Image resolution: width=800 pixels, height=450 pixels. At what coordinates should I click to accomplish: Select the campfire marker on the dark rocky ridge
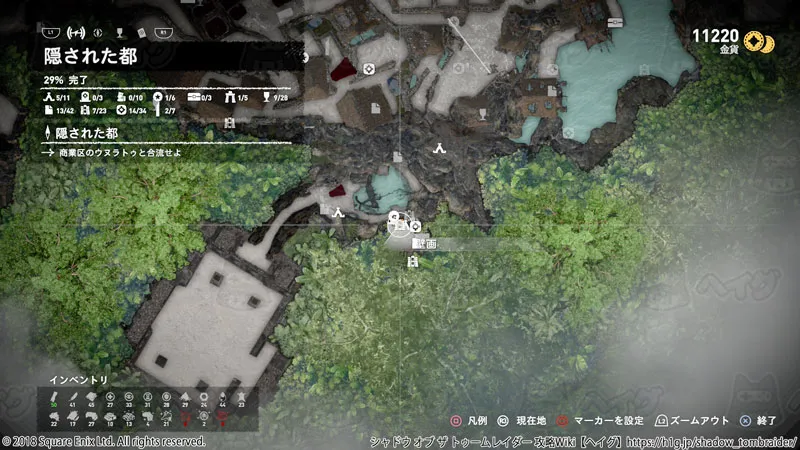pyautogui.click(x=438, y=149)
